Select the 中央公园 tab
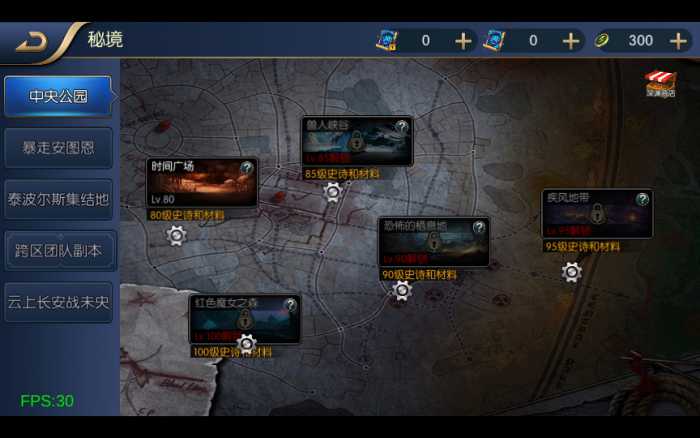The width and height of the screenshot is (700, 438). point(58,96)
